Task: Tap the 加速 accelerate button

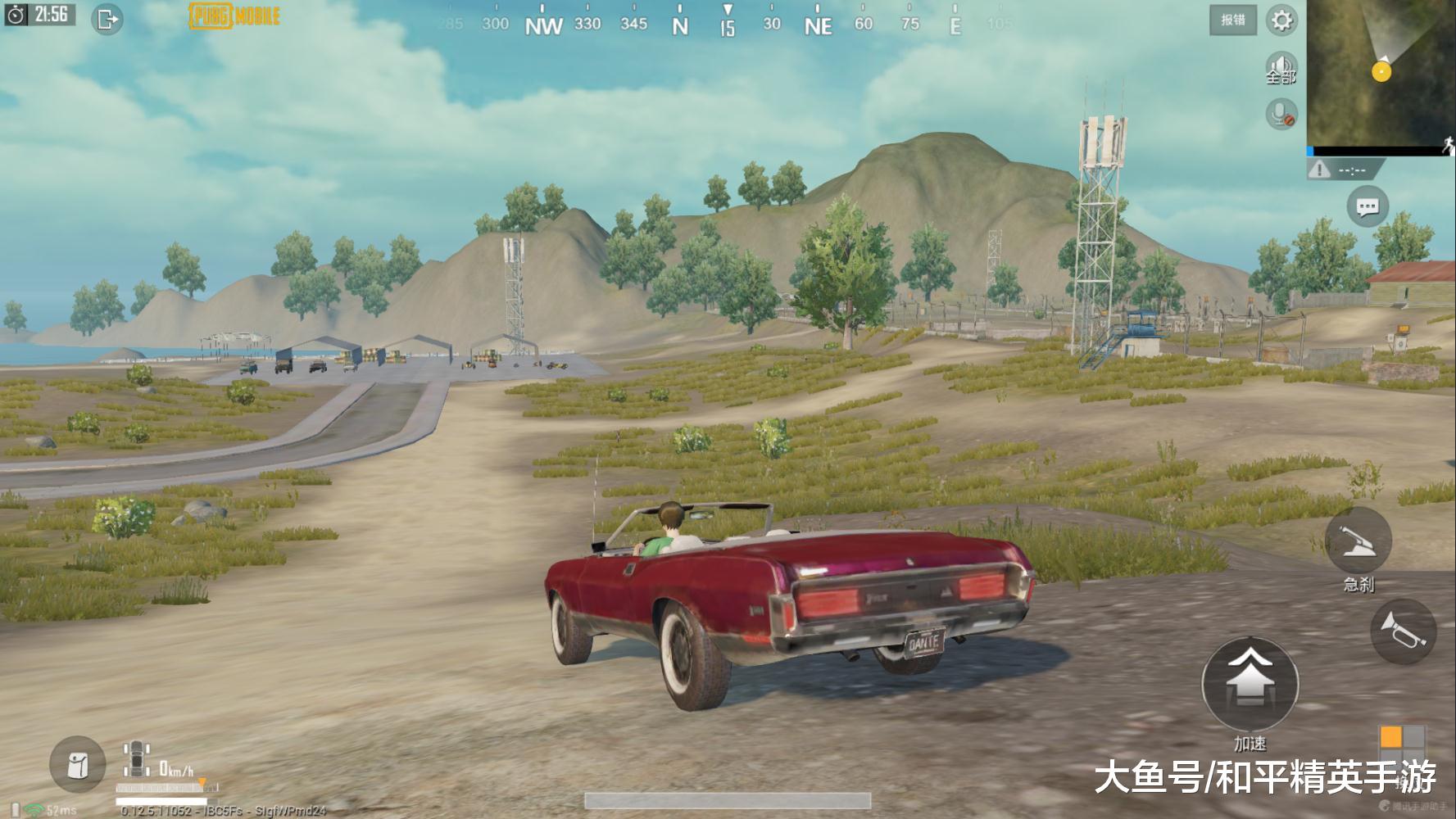Action: point(1250,684)
